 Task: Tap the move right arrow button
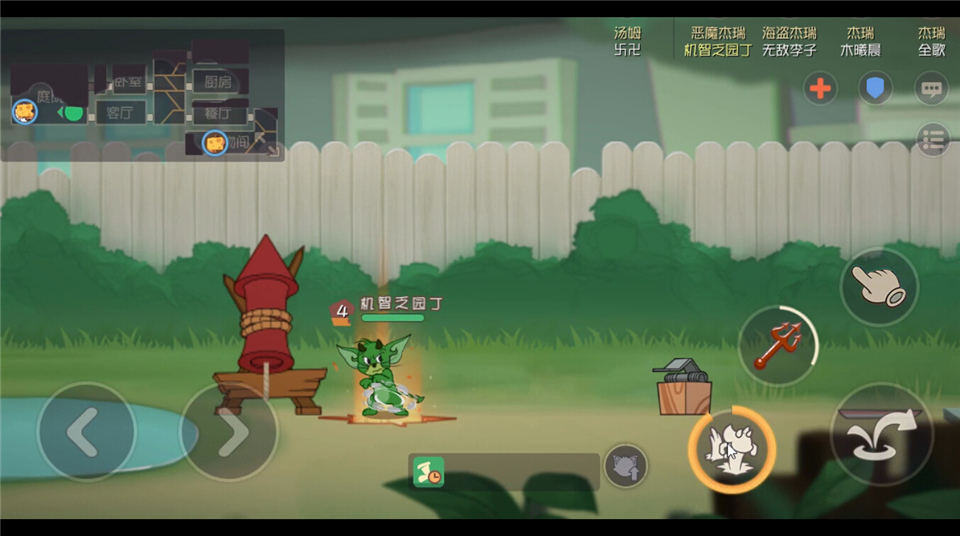click(229, 432)
